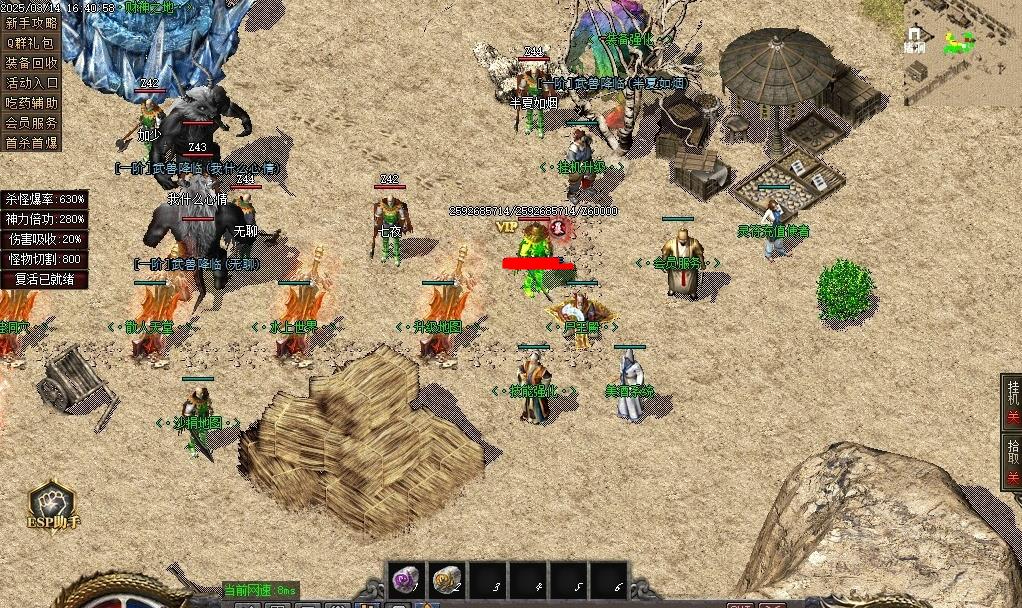
Task: Select 装备回收 equipment recycling
Action: click(31, 63)
